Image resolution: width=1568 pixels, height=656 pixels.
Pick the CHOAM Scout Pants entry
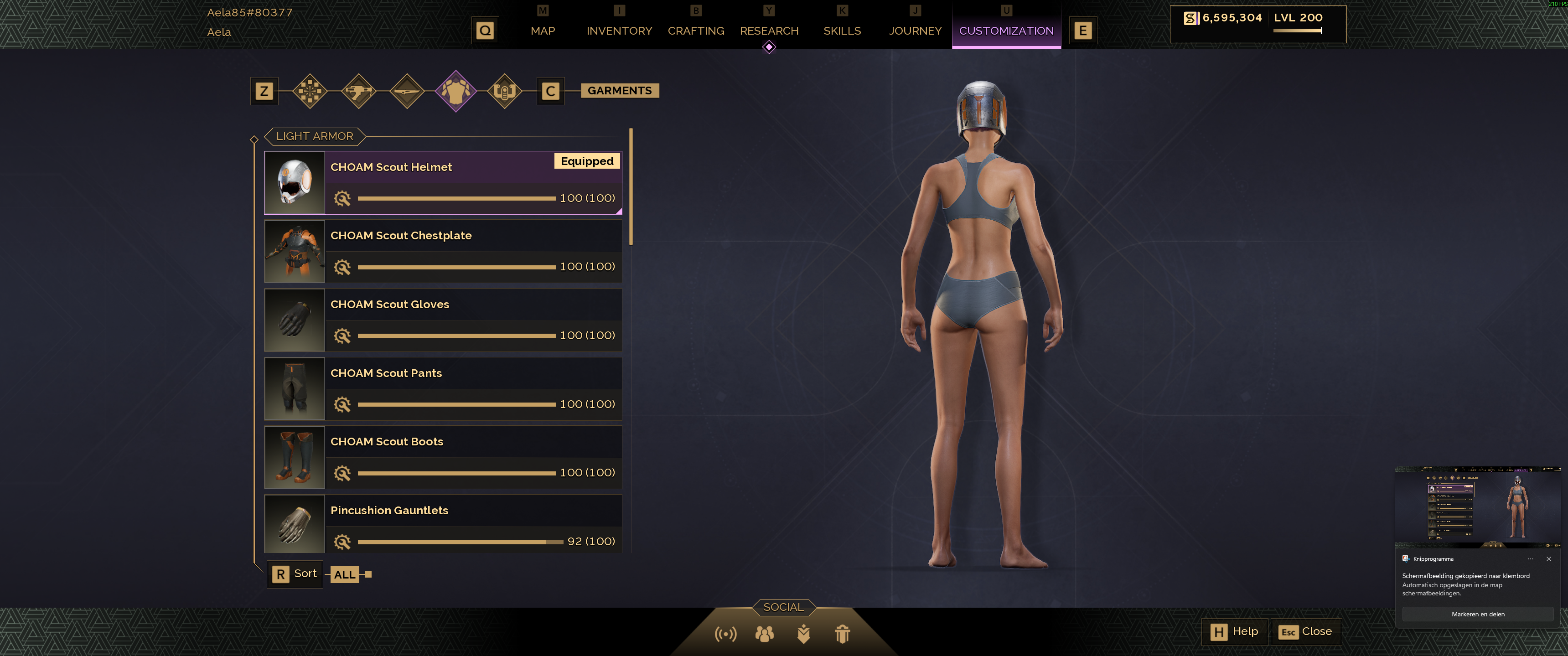coord(443,388)
